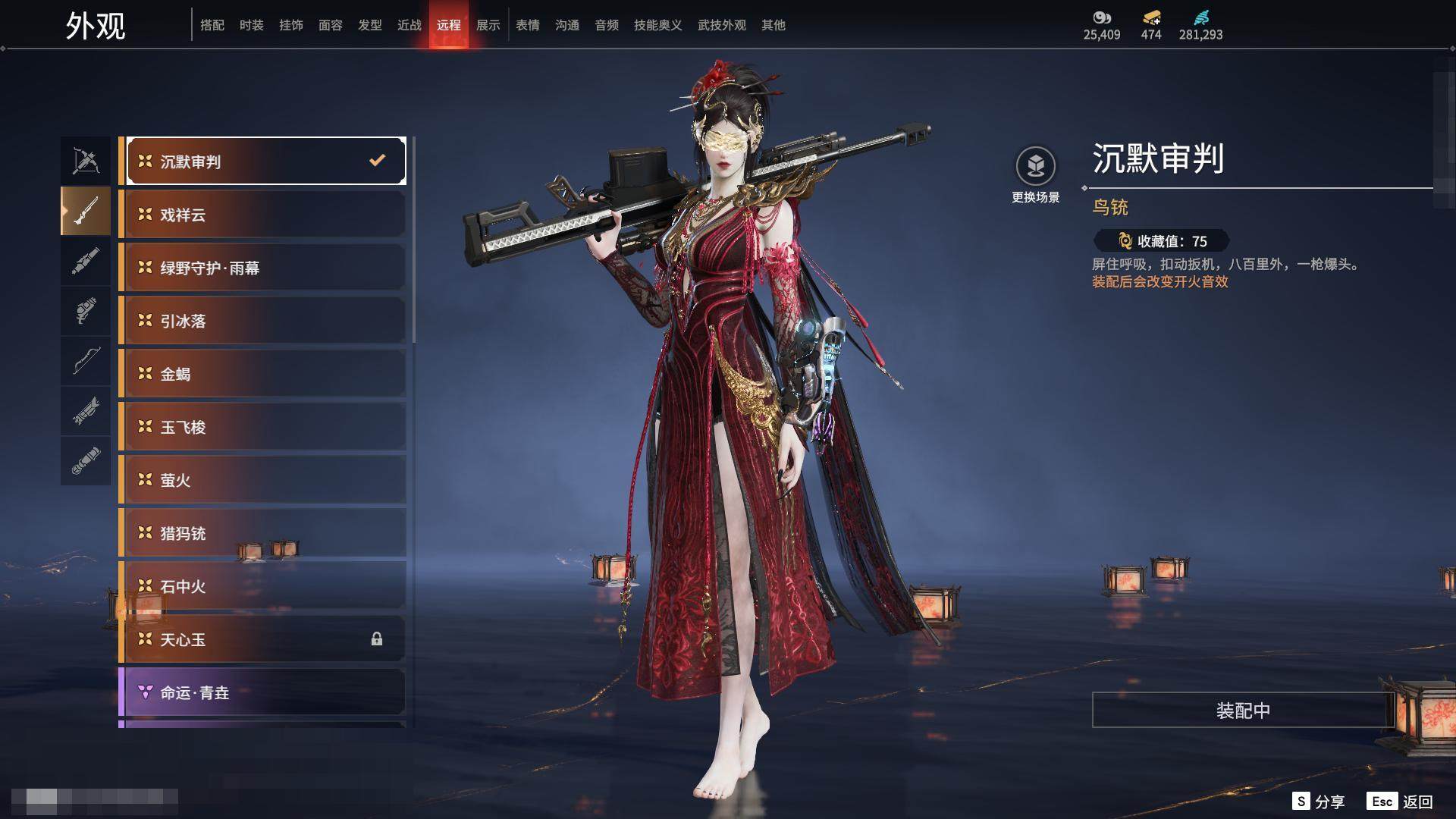Switch to the 时装 tab
Viewport: 1456px width, 819px height.
pyautogui.click(x=251, y=25)
